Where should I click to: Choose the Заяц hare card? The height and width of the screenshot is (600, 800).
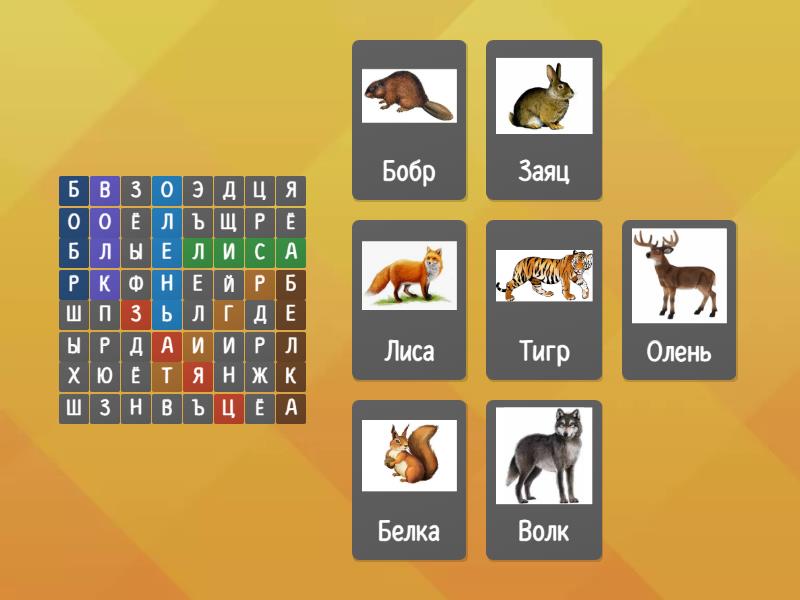pyautogui.click(x=544, y=120)
